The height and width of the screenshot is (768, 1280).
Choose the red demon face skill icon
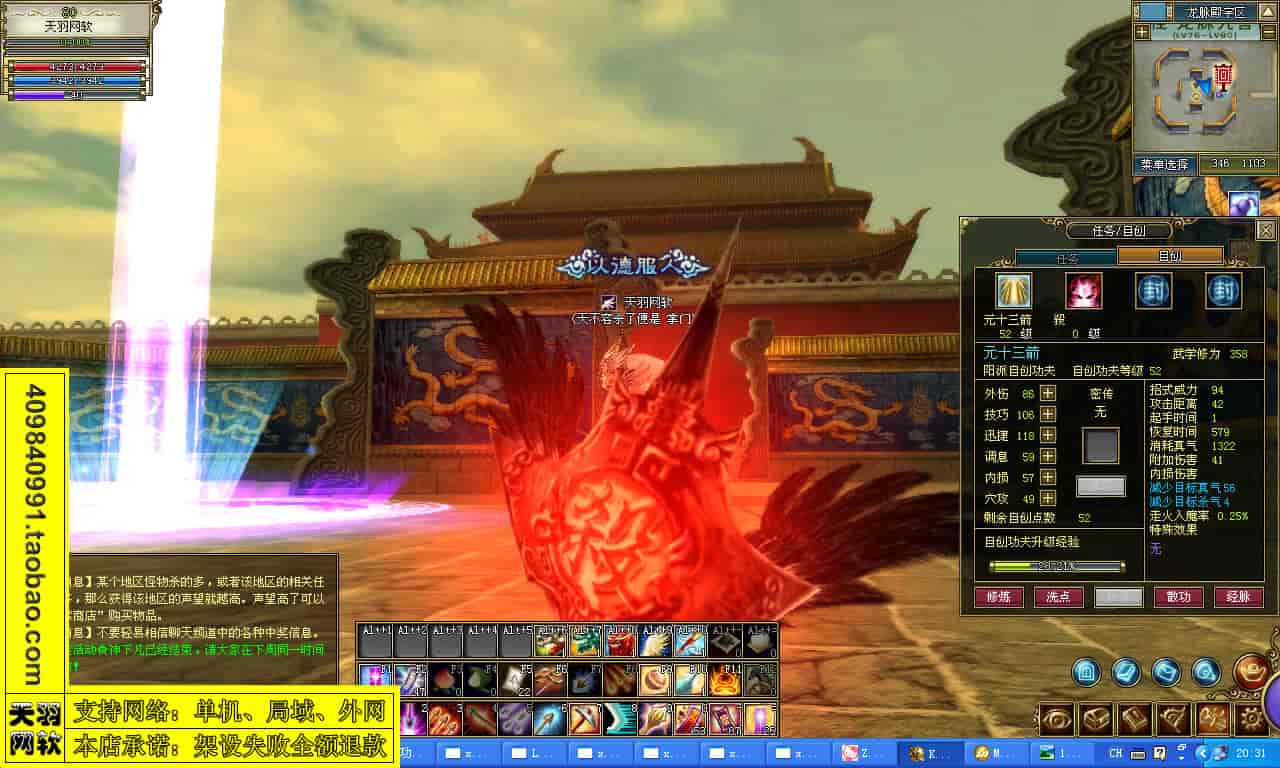point(1083,291)
